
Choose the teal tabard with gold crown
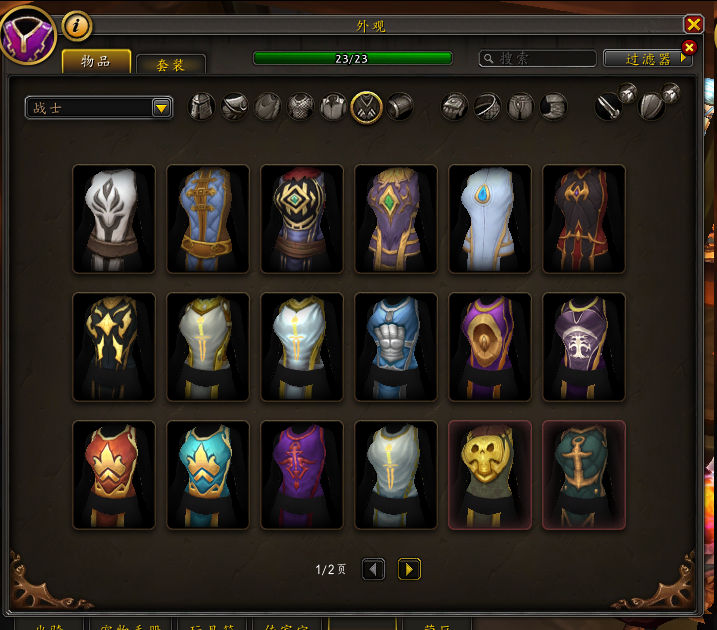tap(208, 475)
